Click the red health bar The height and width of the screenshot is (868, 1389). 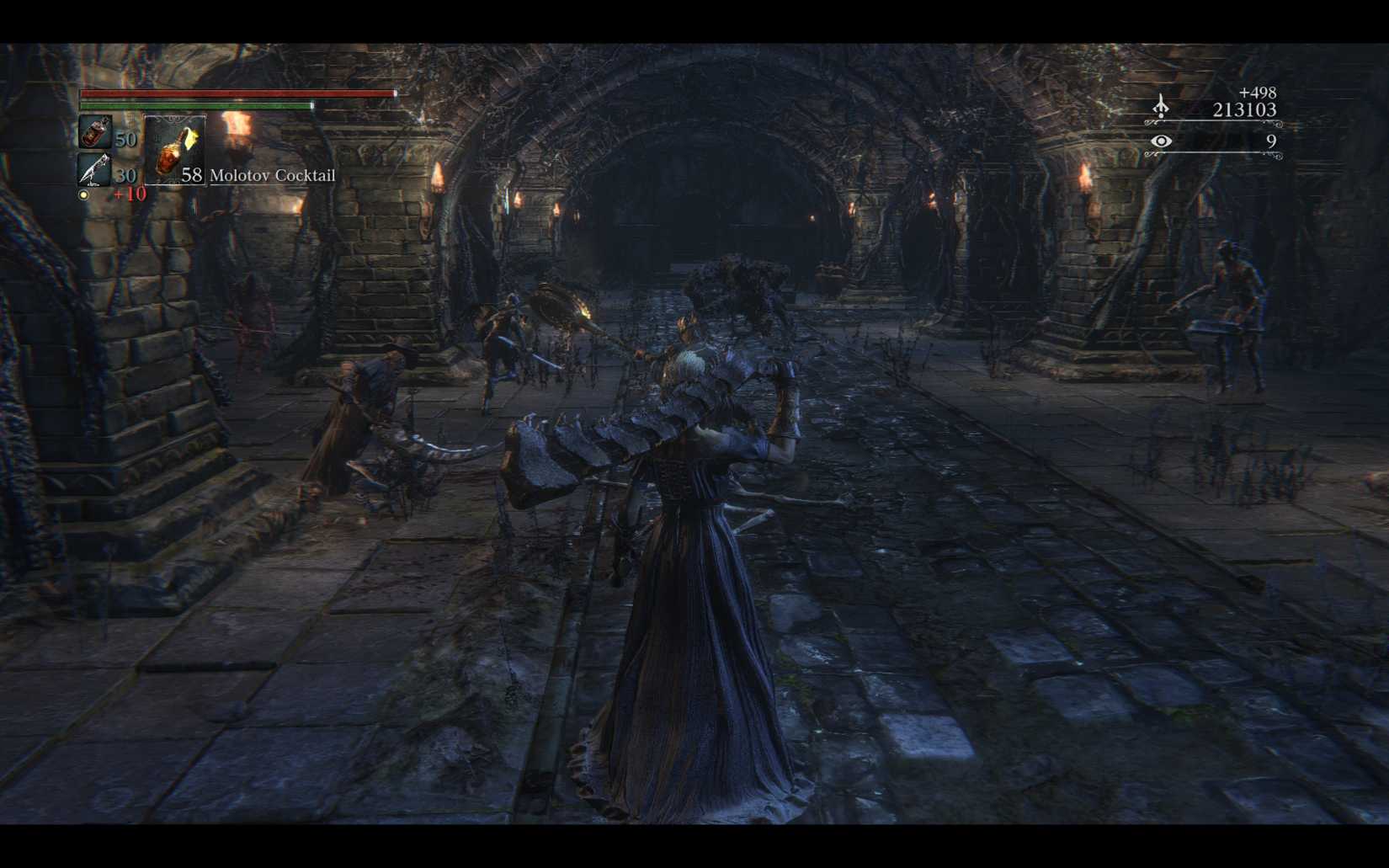pyautogui.click(x=236, y=93)
